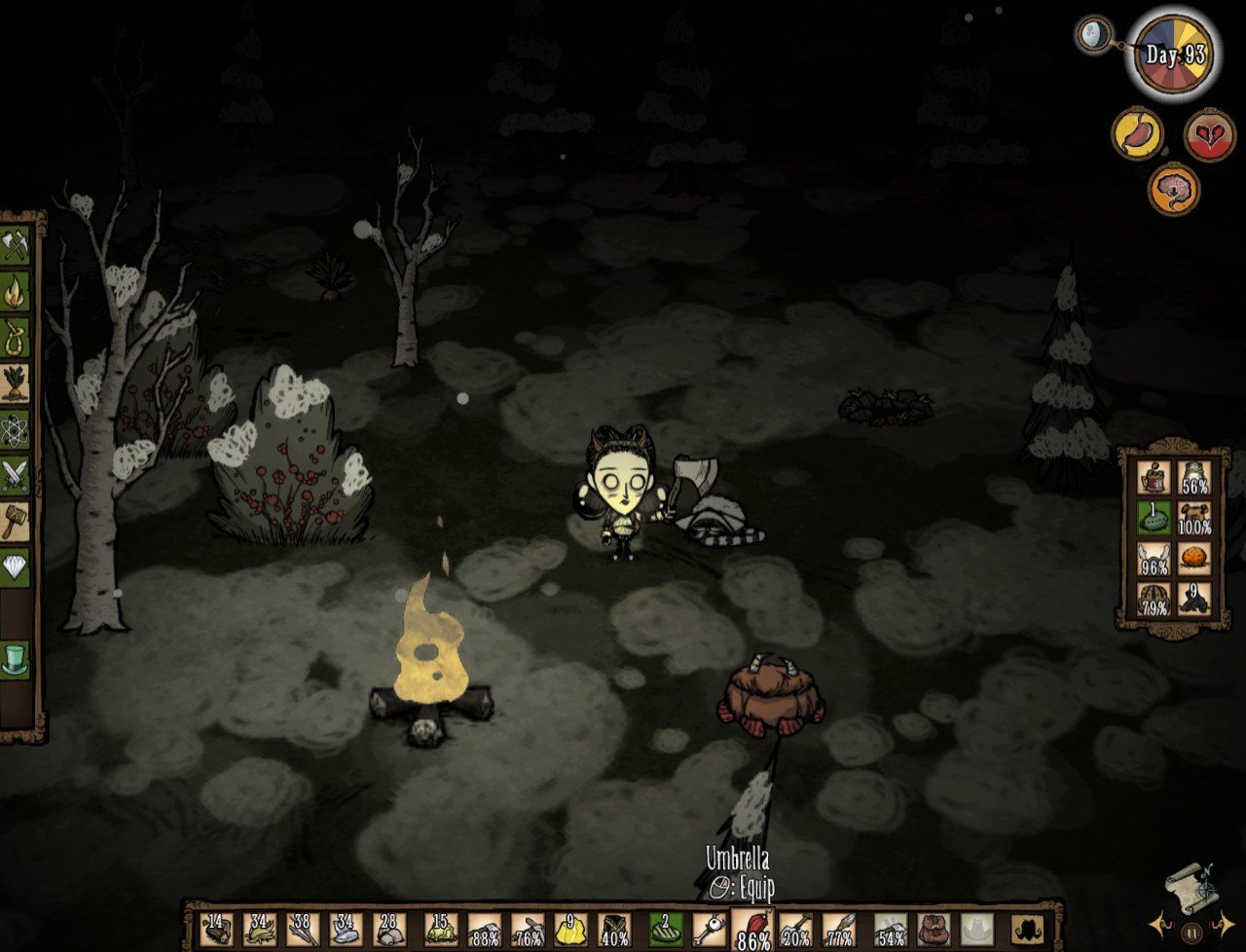Rotate camera with the left arrow
This screenshot has width=1246, height=952.
pos(1160,923)
